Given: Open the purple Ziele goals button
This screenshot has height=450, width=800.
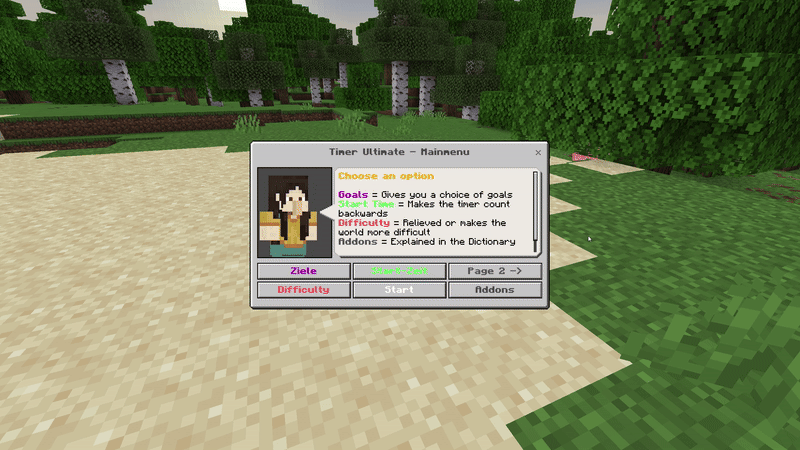Looking at the screenshot, I should tap(304, 271).
